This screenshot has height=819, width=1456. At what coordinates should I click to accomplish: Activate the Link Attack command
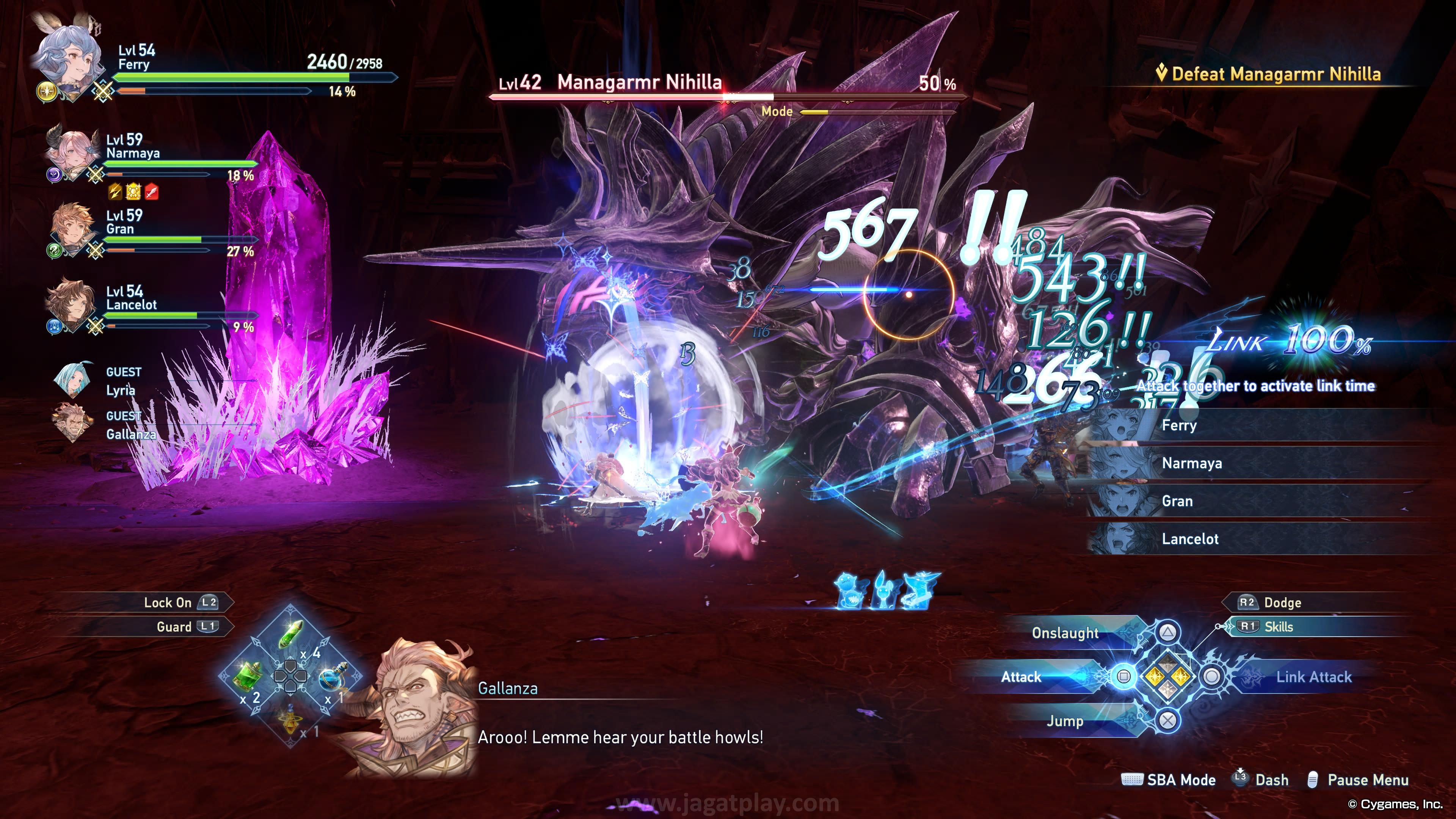point(1312,676)
